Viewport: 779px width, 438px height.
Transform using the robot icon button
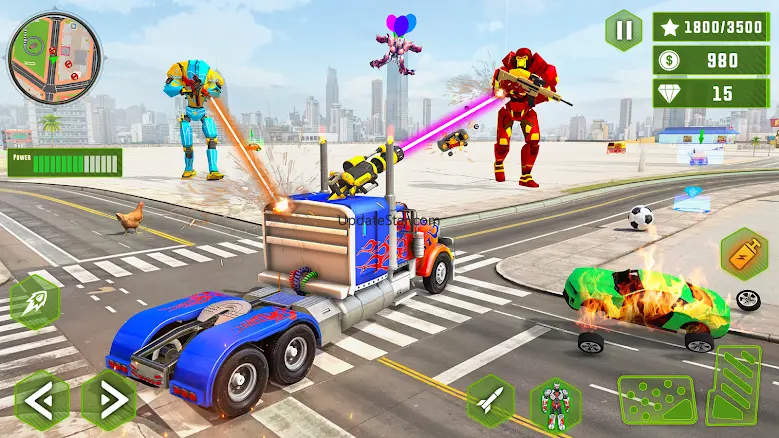555,404
